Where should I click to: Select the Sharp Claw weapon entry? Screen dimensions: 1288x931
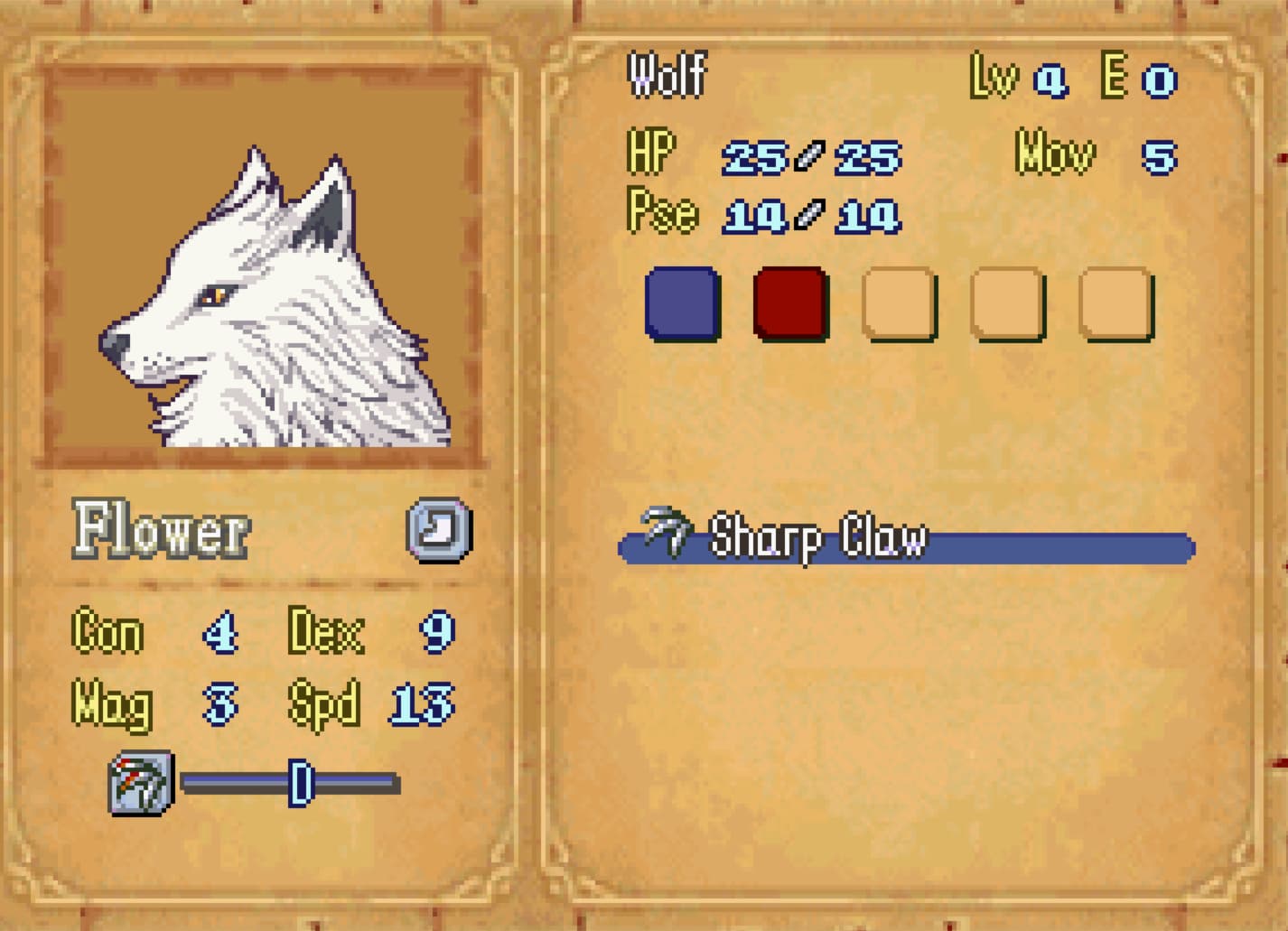906,541
